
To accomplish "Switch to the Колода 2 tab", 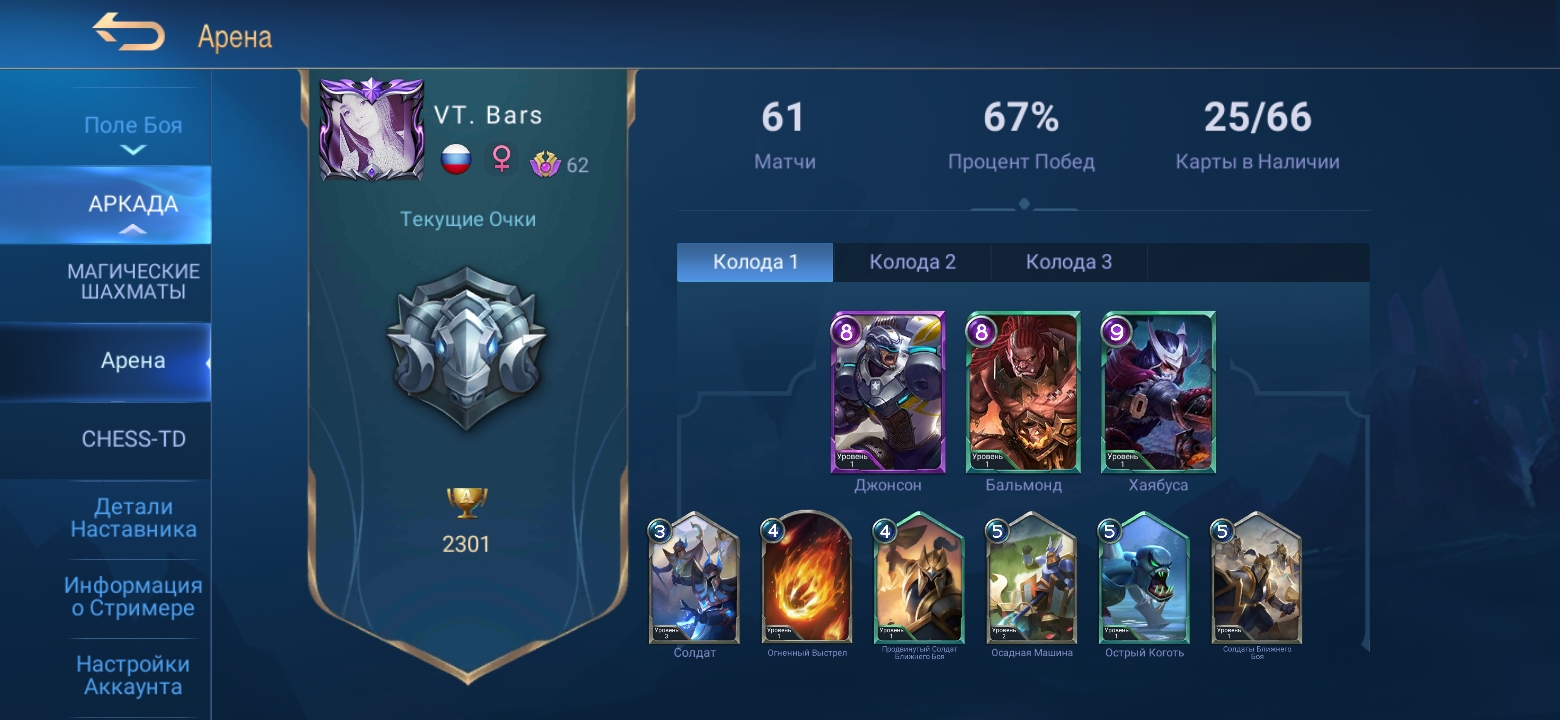I will point(912,262).
